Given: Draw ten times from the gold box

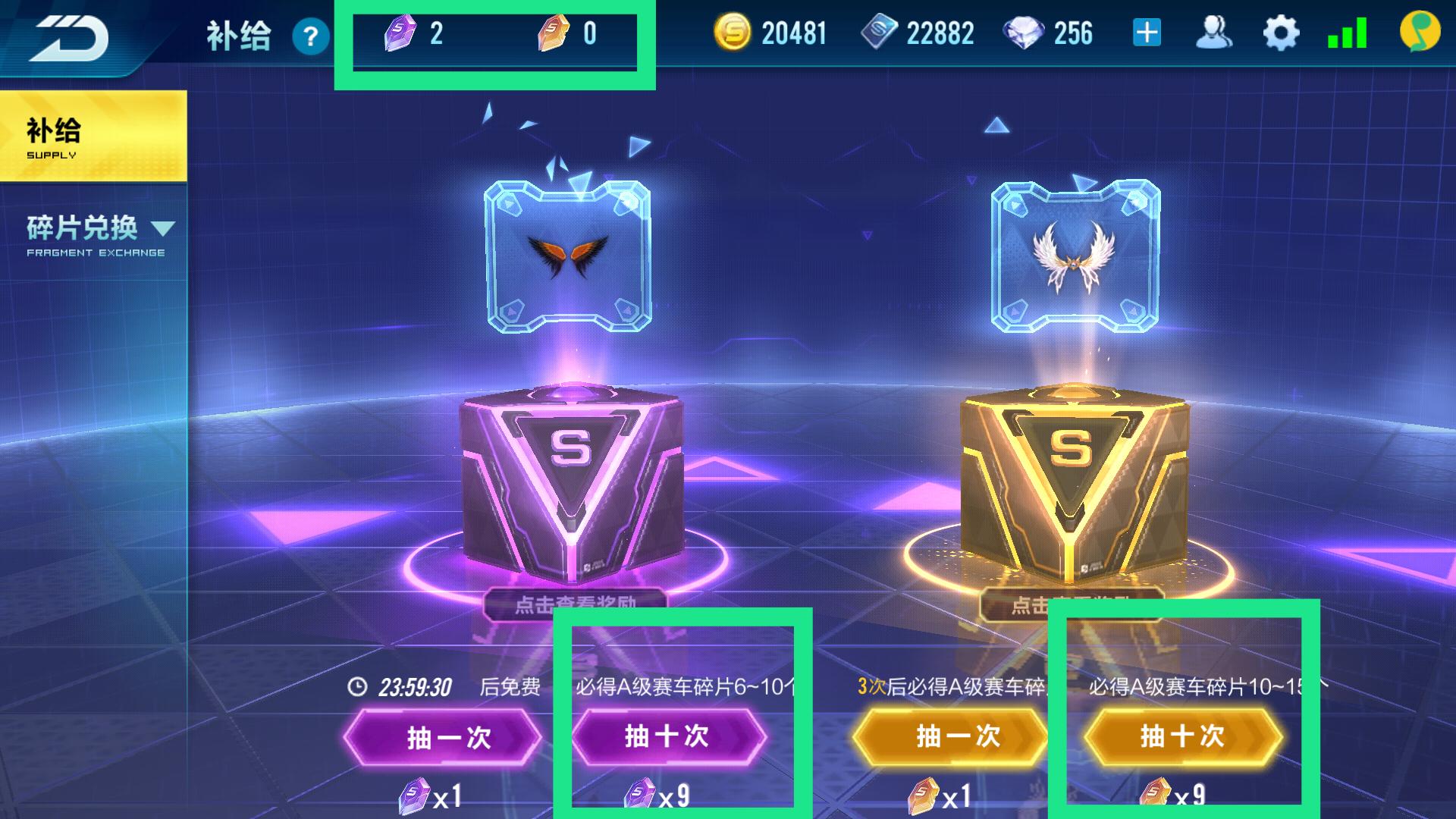Looking at the screenshot, I should pos(1183,736).
